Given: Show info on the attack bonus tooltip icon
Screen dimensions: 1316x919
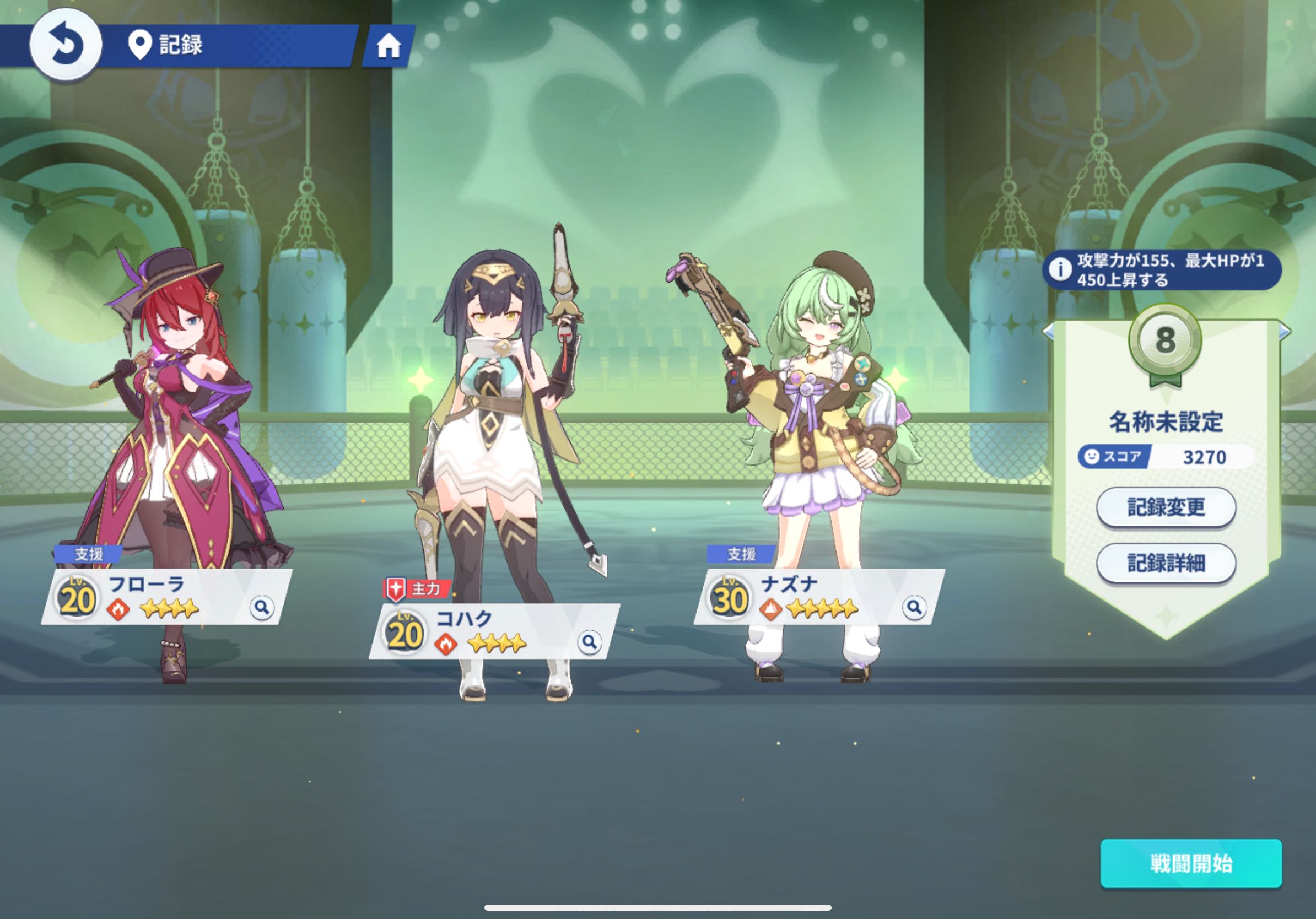Looking at the screenshot, I should 1060,269.
